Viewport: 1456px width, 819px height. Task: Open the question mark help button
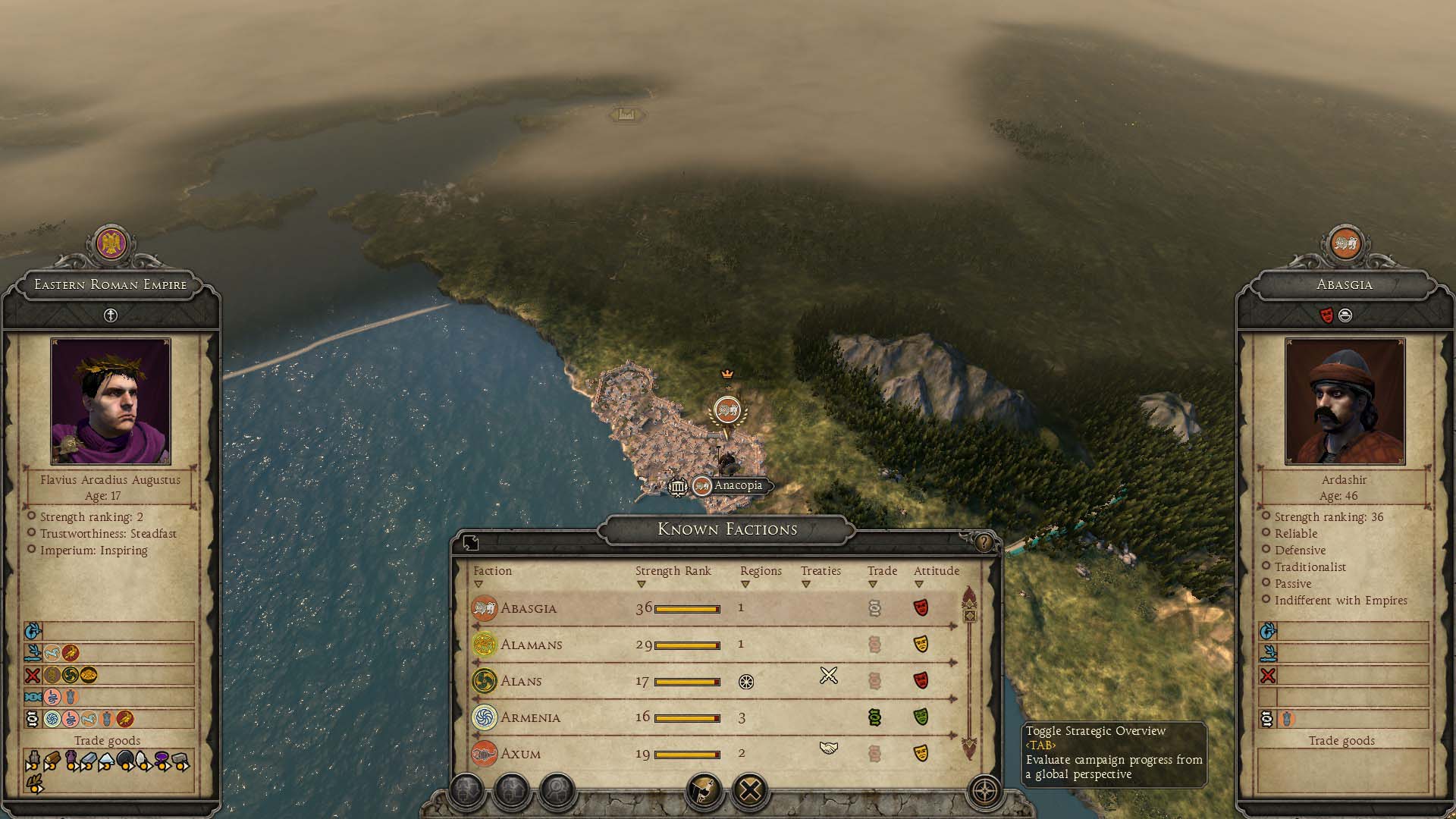[984, 542]
